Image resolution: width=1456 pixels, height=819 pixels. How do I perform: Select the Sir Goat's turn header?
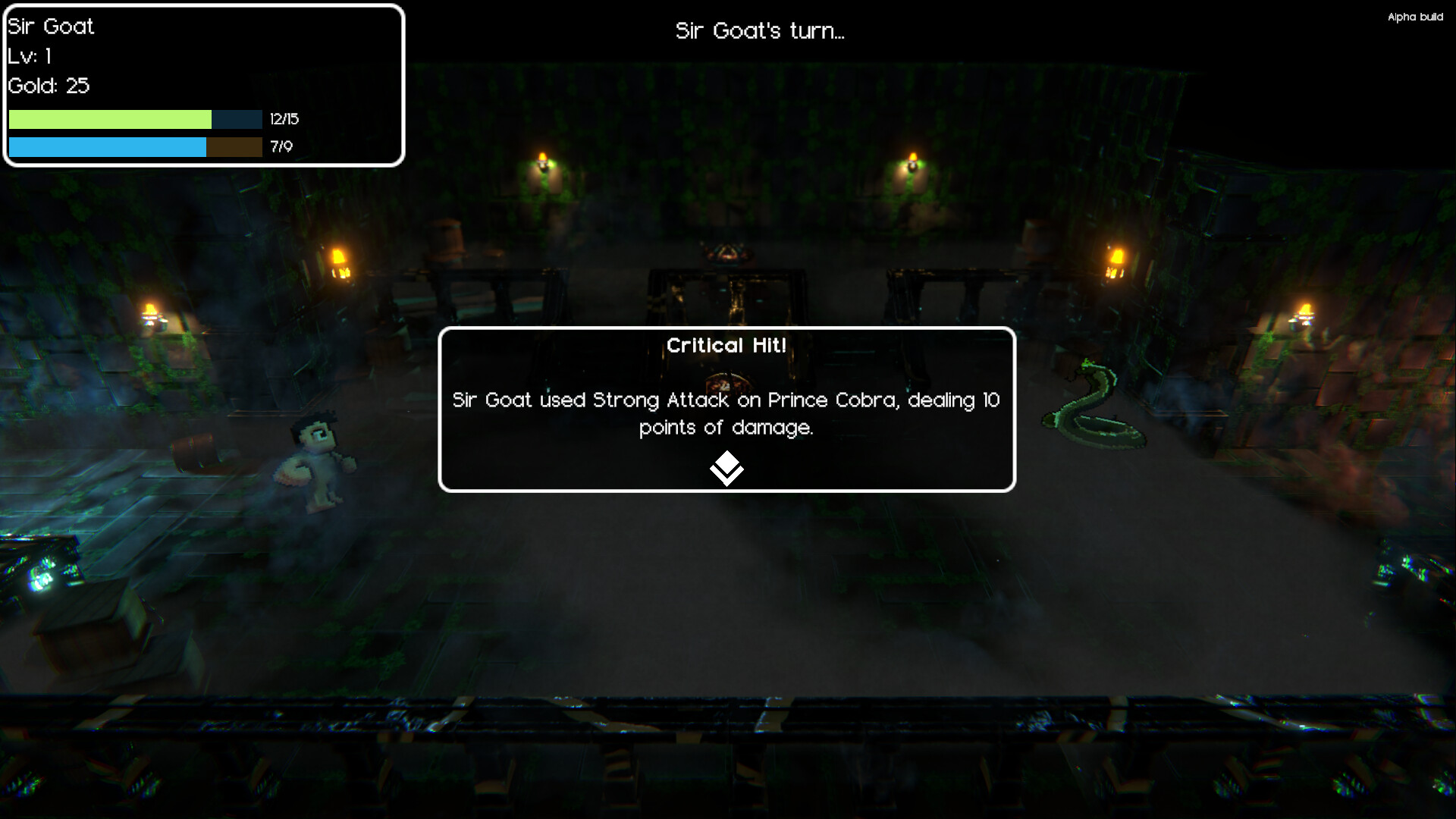tap(760, 32)
